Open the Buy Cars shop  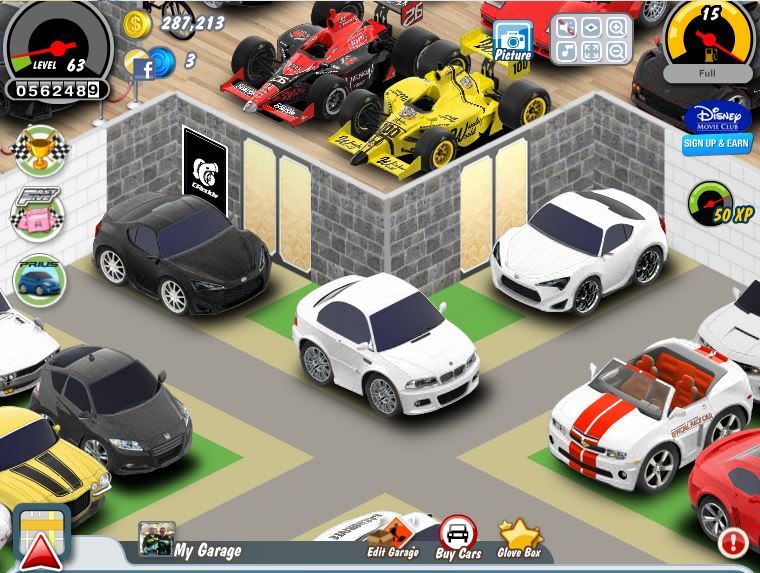(458, 538)
